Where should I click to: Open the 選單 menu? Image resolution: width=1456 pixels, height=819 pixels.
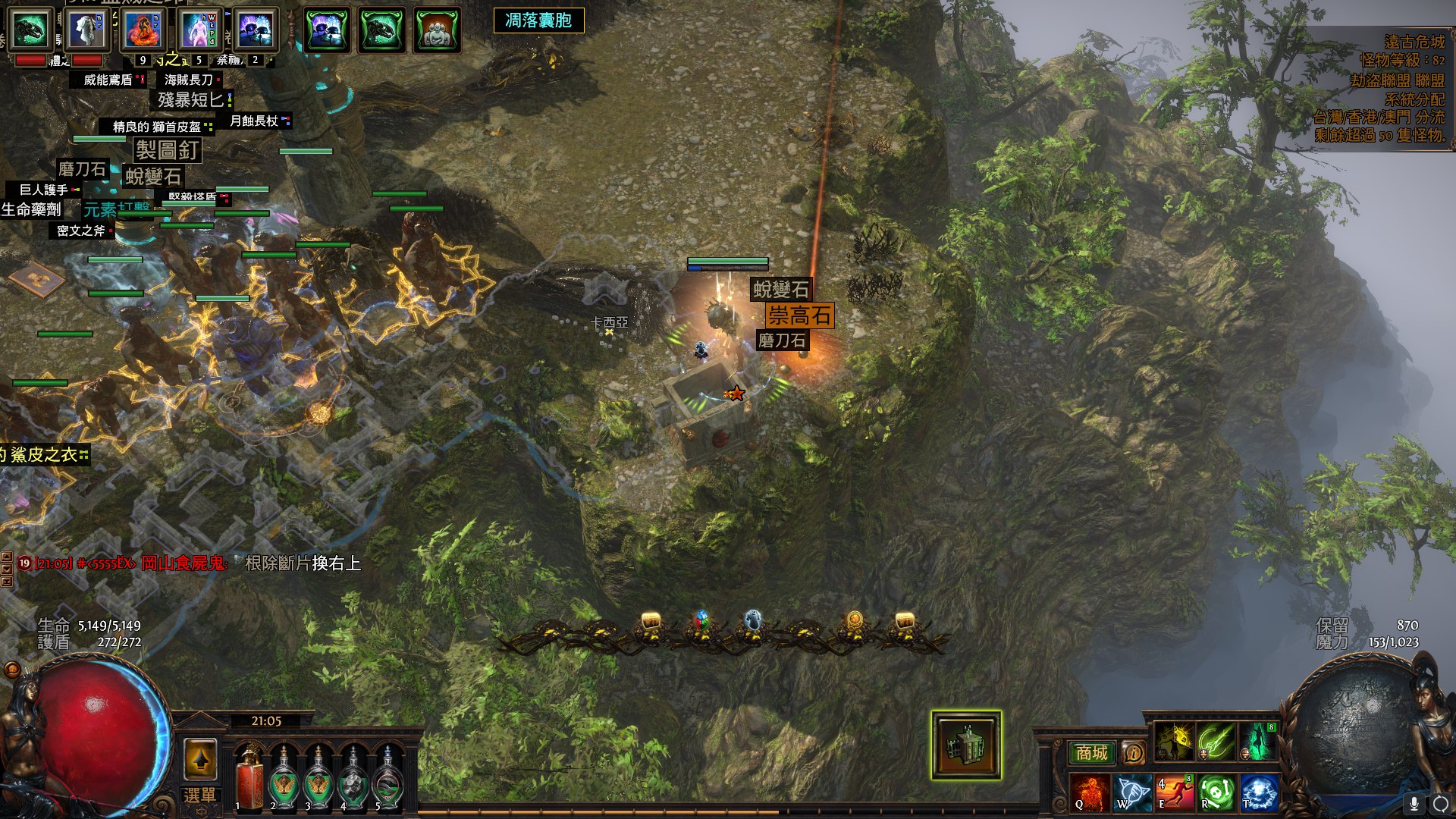pyautogui.click(x=199, y=795)
